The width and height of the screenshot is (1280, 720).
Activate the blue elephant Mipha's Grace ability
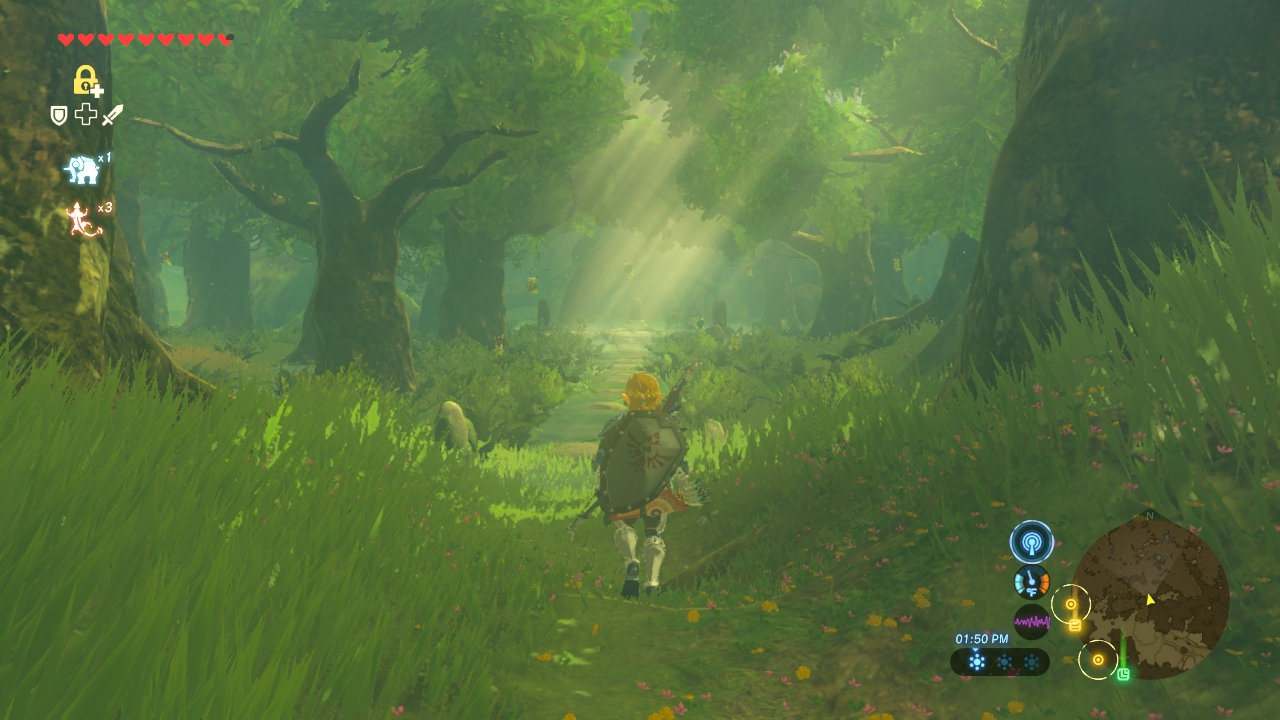pos(83,170)
